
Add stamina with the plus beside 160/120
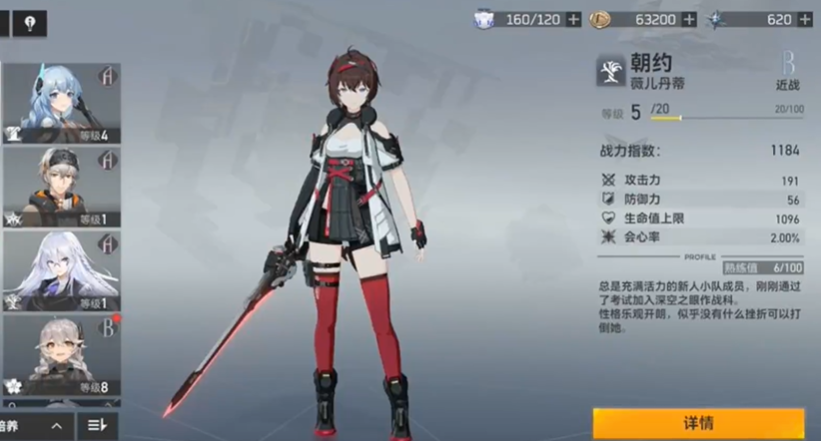click(x=573, y=19)
